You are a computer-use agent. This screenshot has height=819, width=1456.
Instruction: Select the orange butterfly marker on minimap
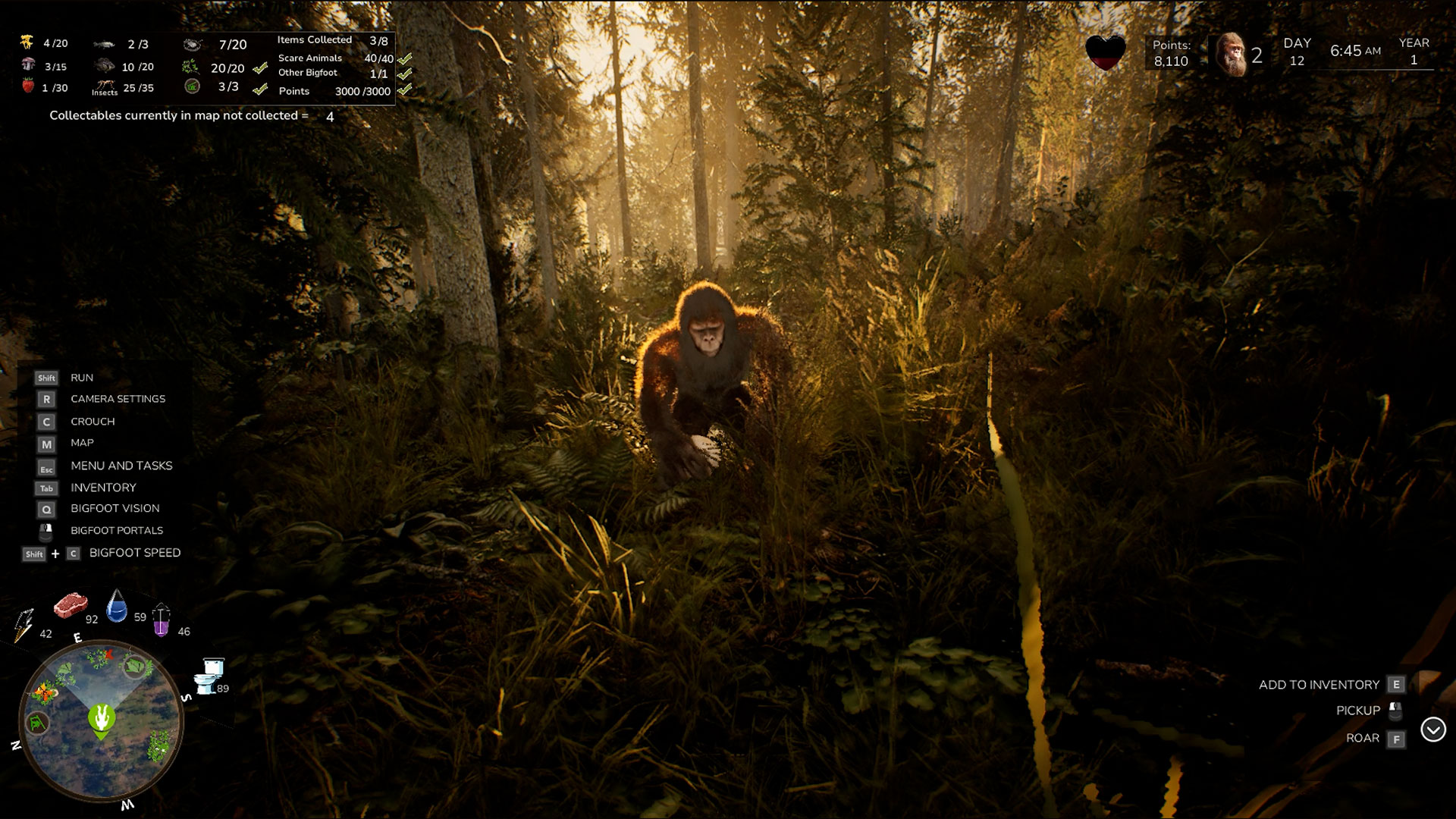[x=44, y=692]
